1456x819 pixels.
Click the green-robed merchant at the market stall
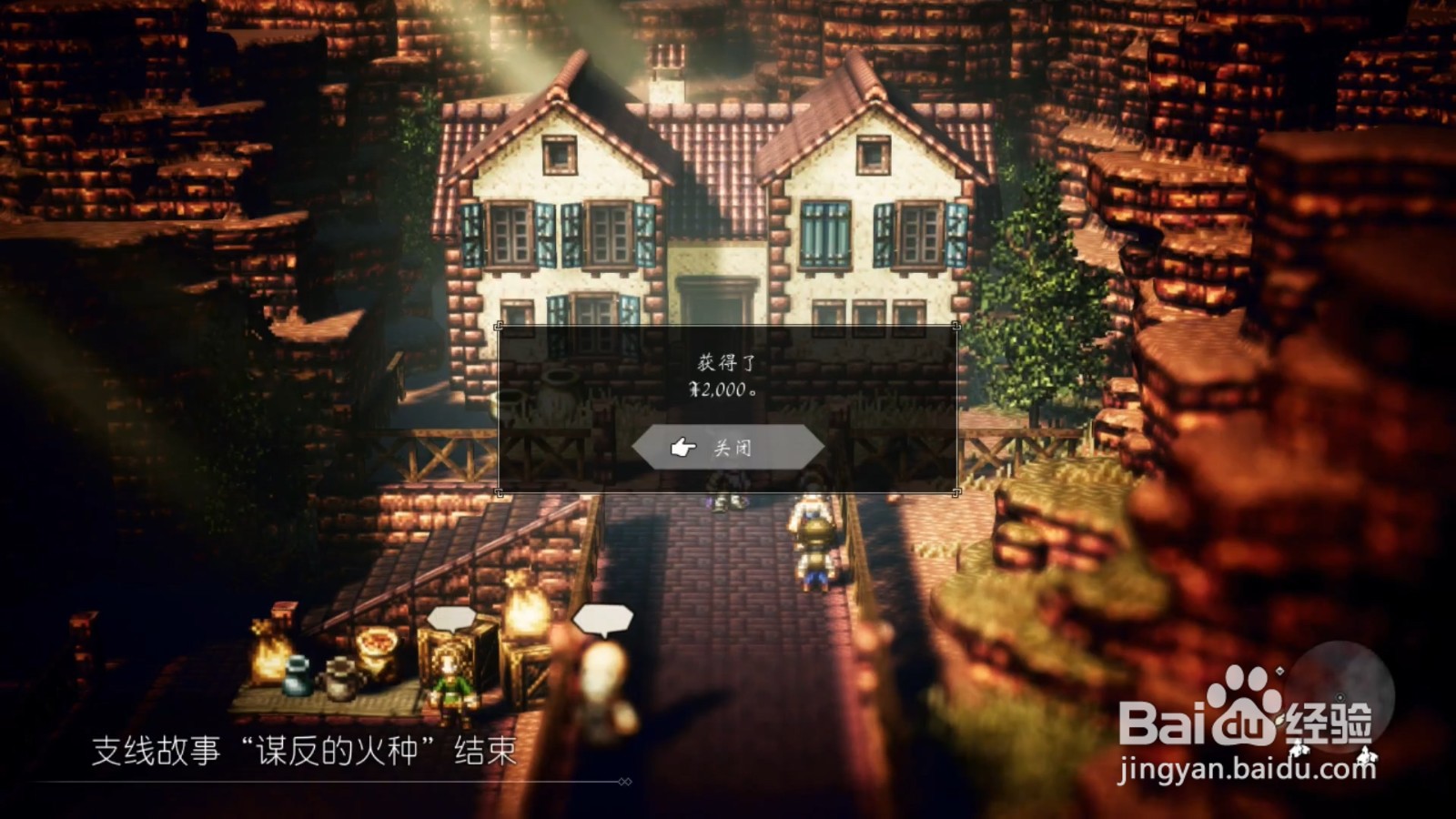(452, 684)
